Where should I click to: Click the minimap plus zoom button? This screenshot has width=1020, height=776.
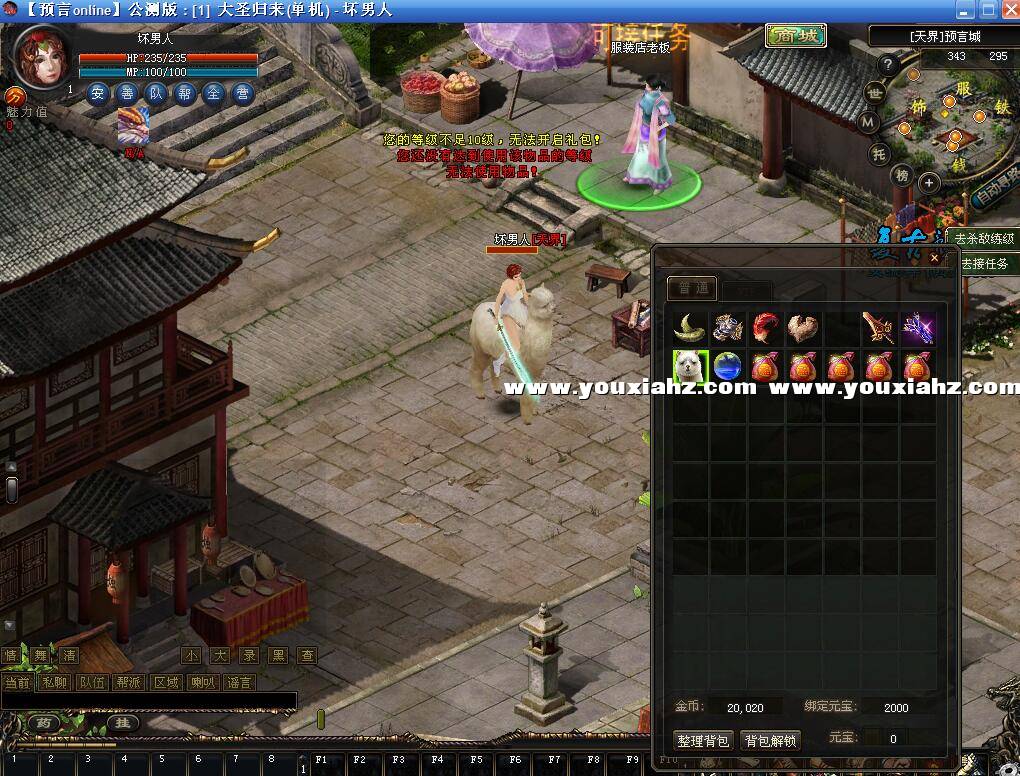click(929, 183)
